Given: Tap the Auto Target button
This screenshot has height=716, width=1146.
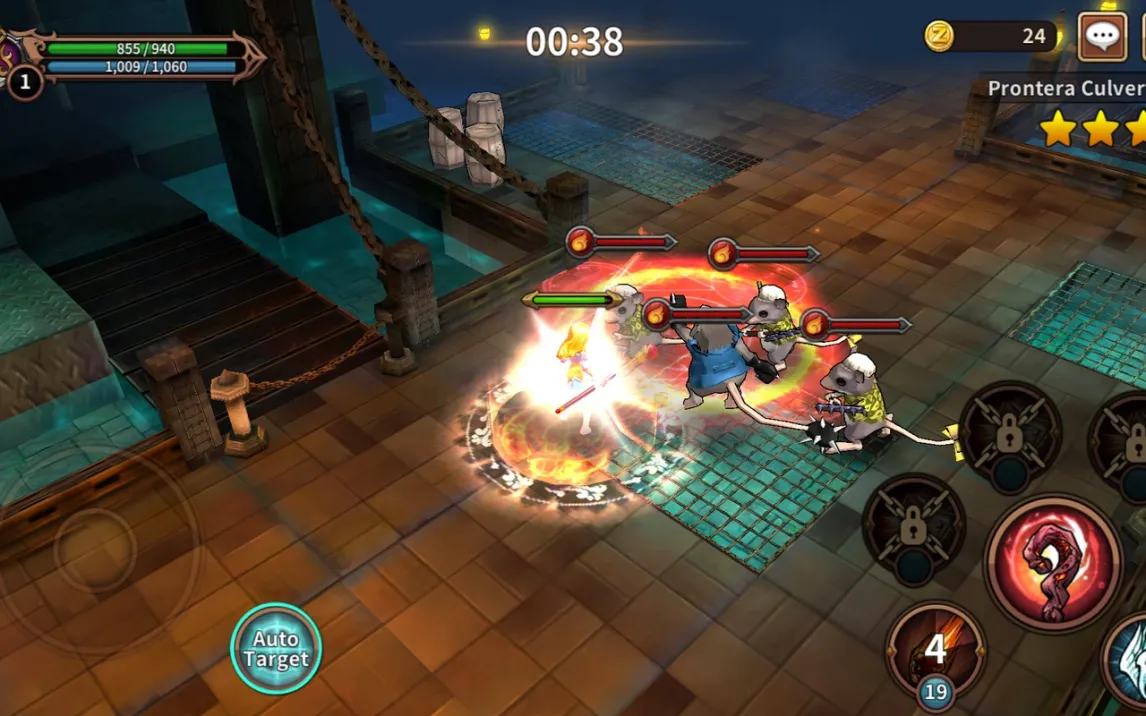Looking at the screenshot, I should coord(276,649).
